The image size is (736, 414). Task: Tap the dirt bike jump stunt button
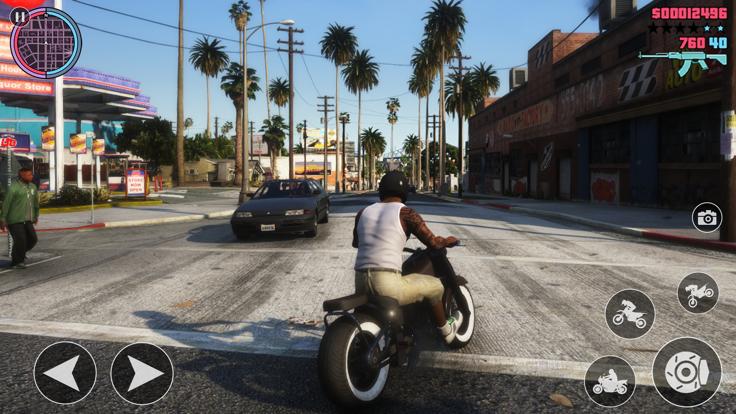click(x=630, y=314)
